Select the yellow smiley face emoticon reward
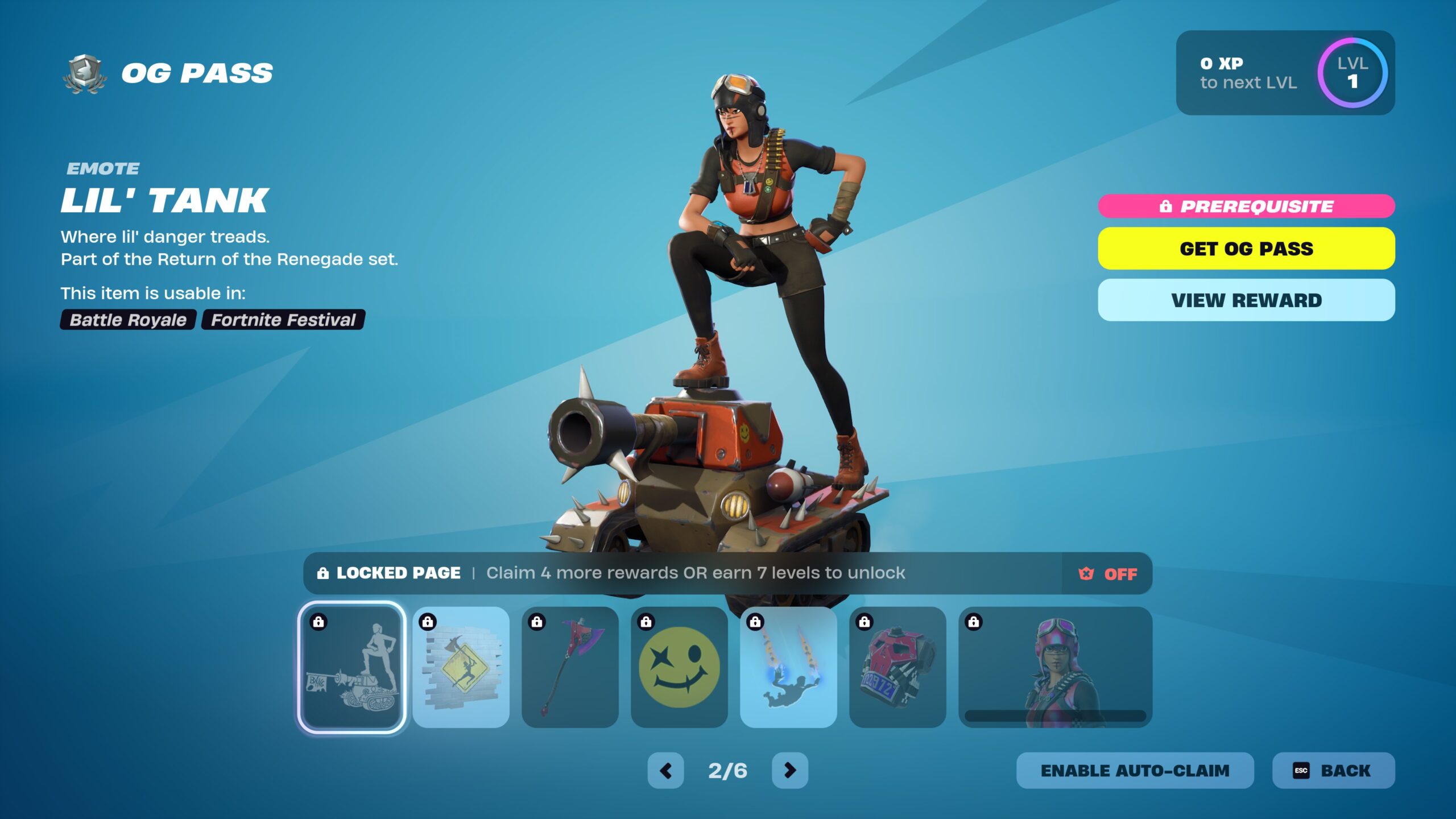The height and width of the screenshot is (819, 1456). (679, 667)
